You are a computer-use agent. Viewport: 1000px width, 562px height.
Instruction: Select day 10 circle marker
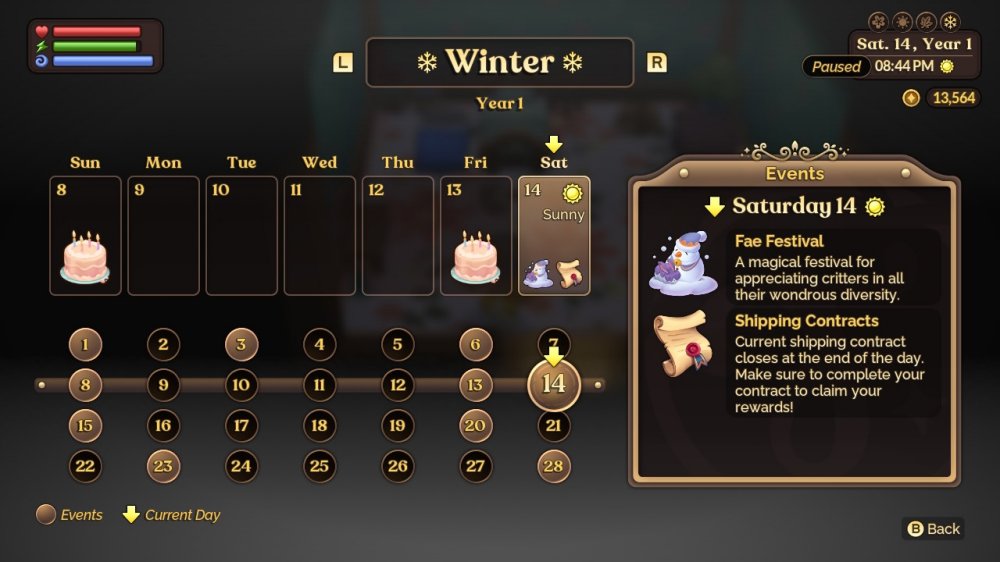(x=241, y=385)
